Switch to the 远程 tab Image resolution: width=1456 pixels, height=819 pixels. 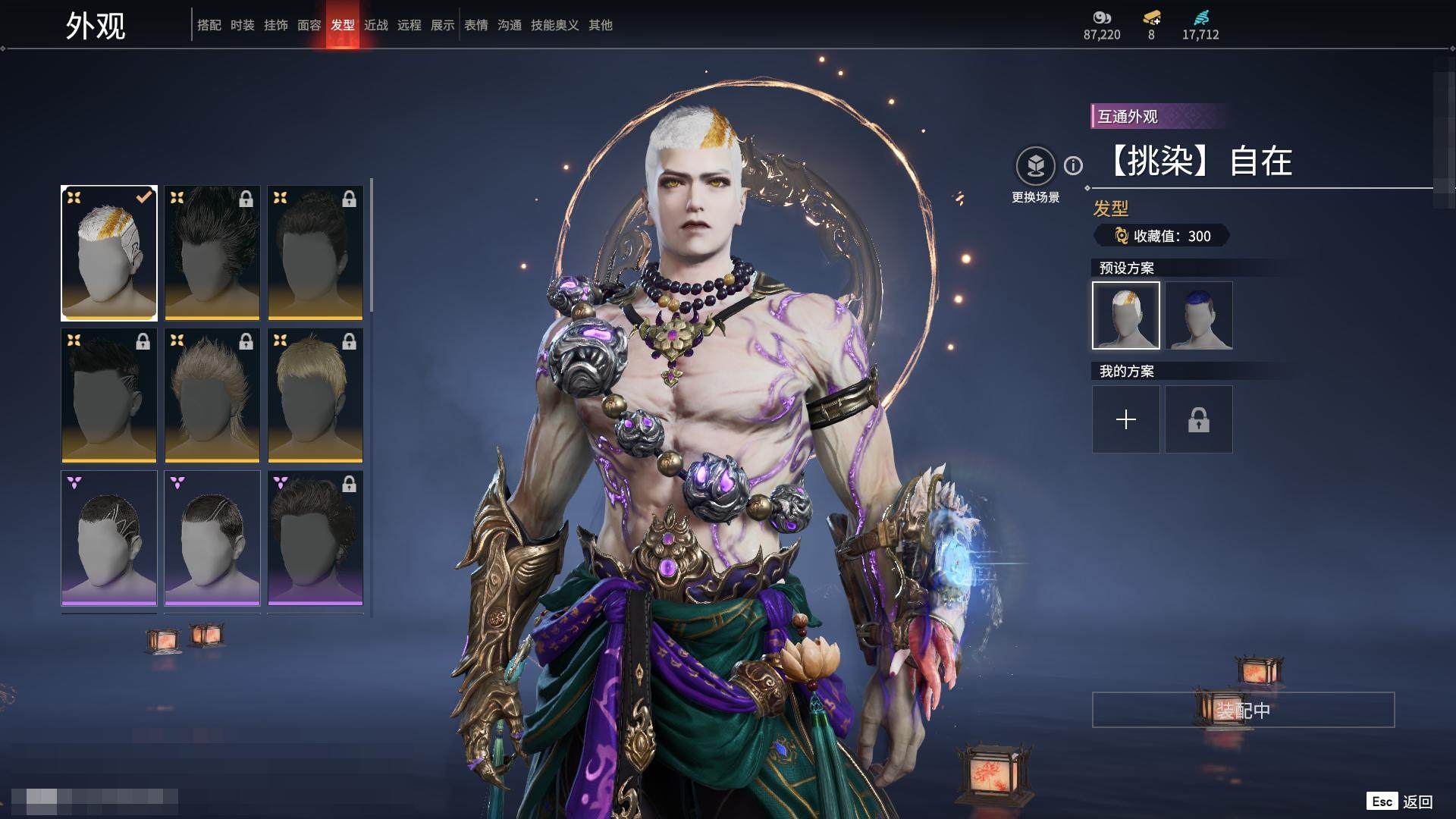point(409,25)
